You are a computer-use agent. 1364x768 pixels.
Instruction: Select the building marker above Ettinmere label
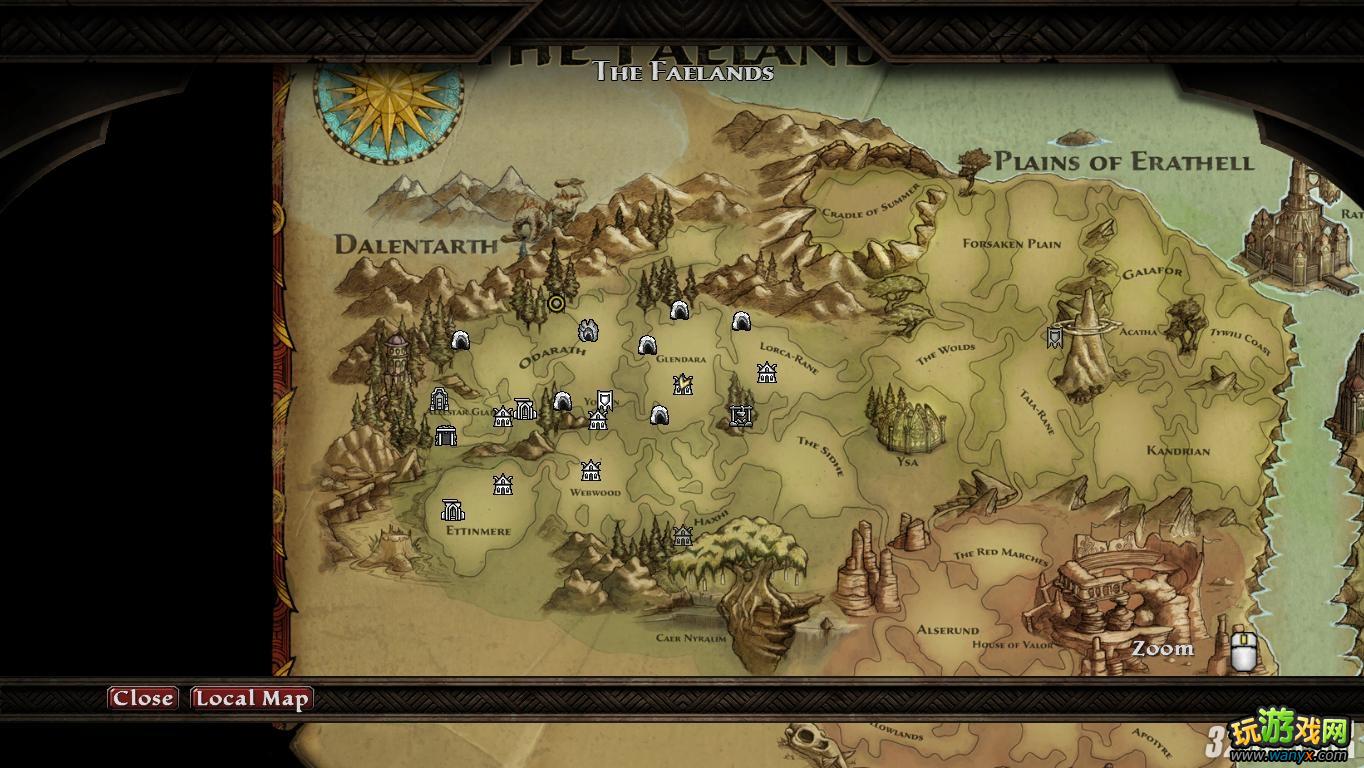[453, 510]
